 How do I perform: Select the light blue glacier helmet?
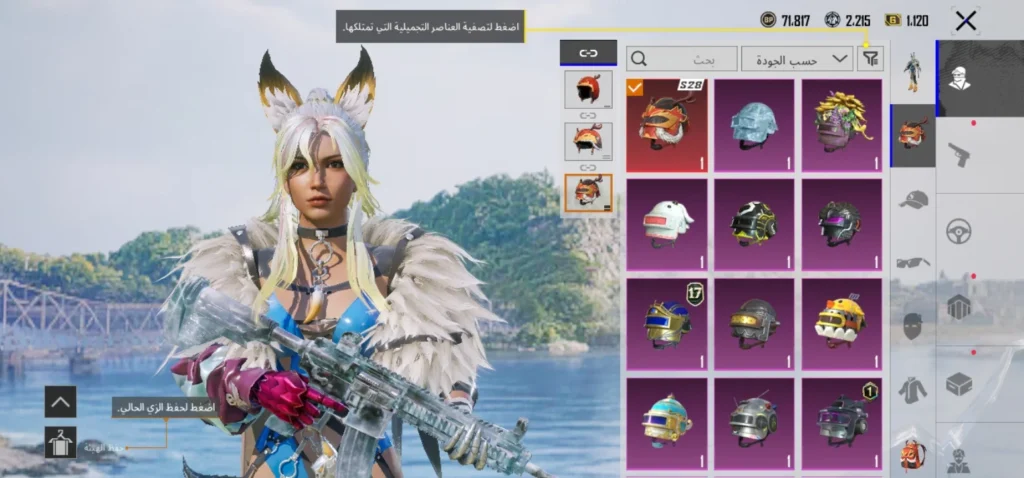[753, 123]
